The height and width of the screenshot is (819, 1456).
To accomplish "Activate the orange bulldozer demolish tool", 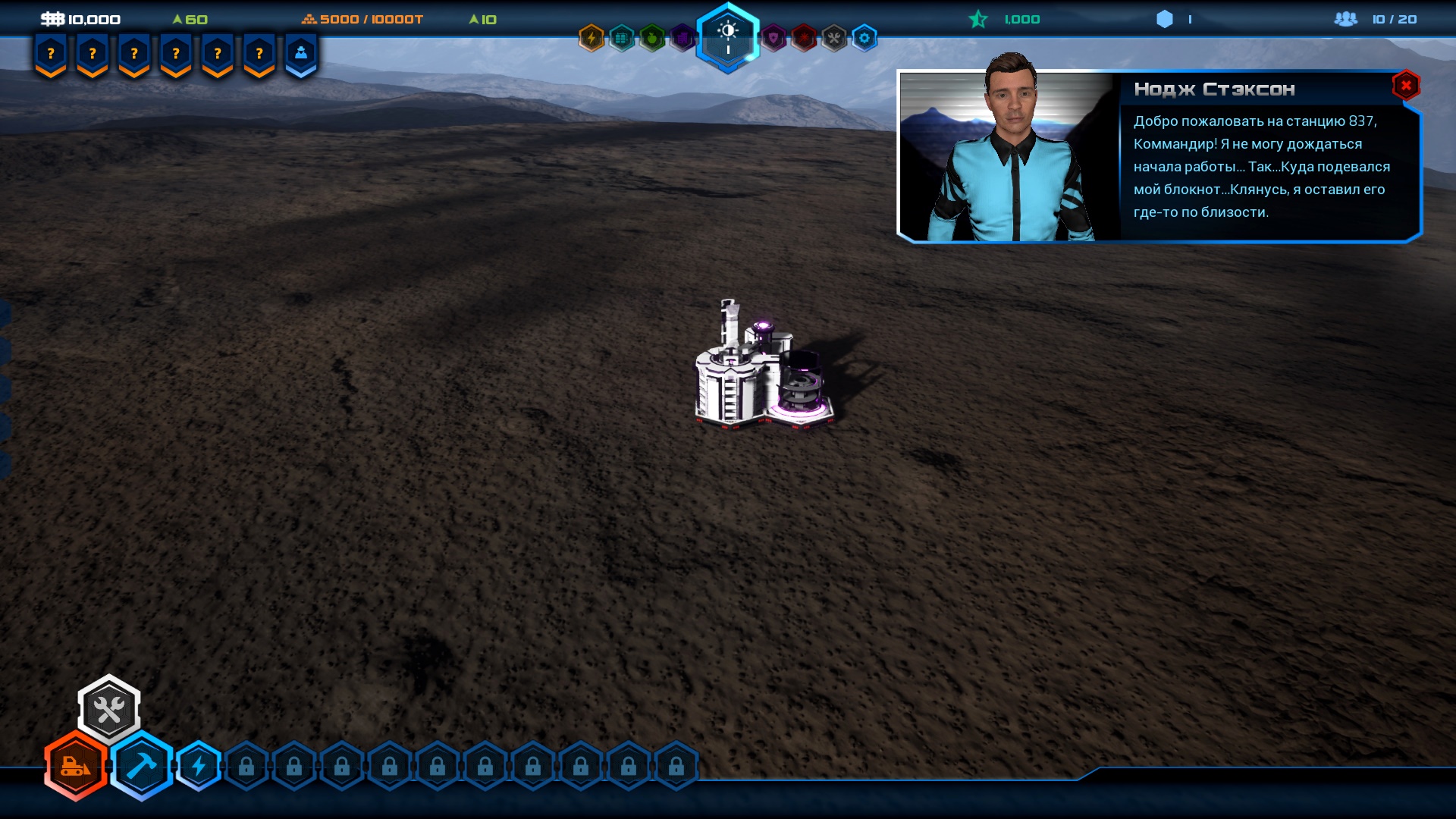I will [x=76, y=766].
